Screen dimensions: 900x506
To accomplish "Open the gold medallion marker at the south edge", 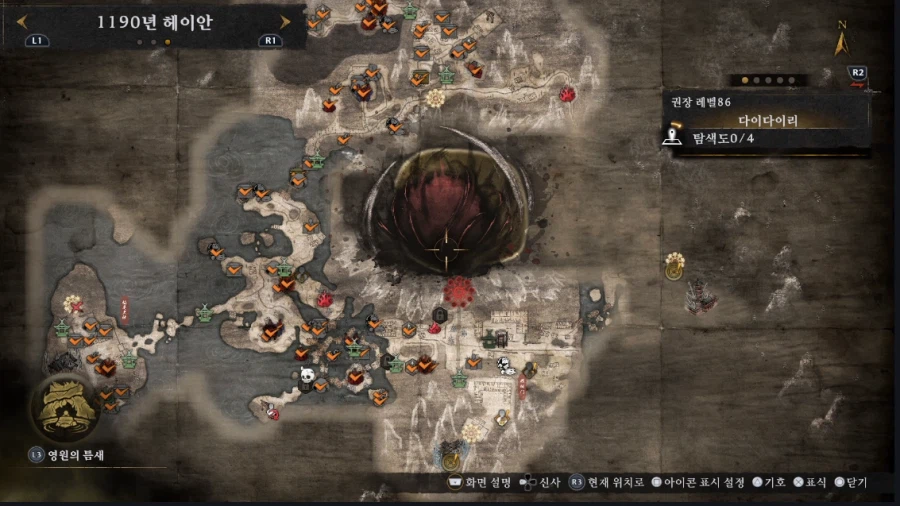I will point(451,460).
